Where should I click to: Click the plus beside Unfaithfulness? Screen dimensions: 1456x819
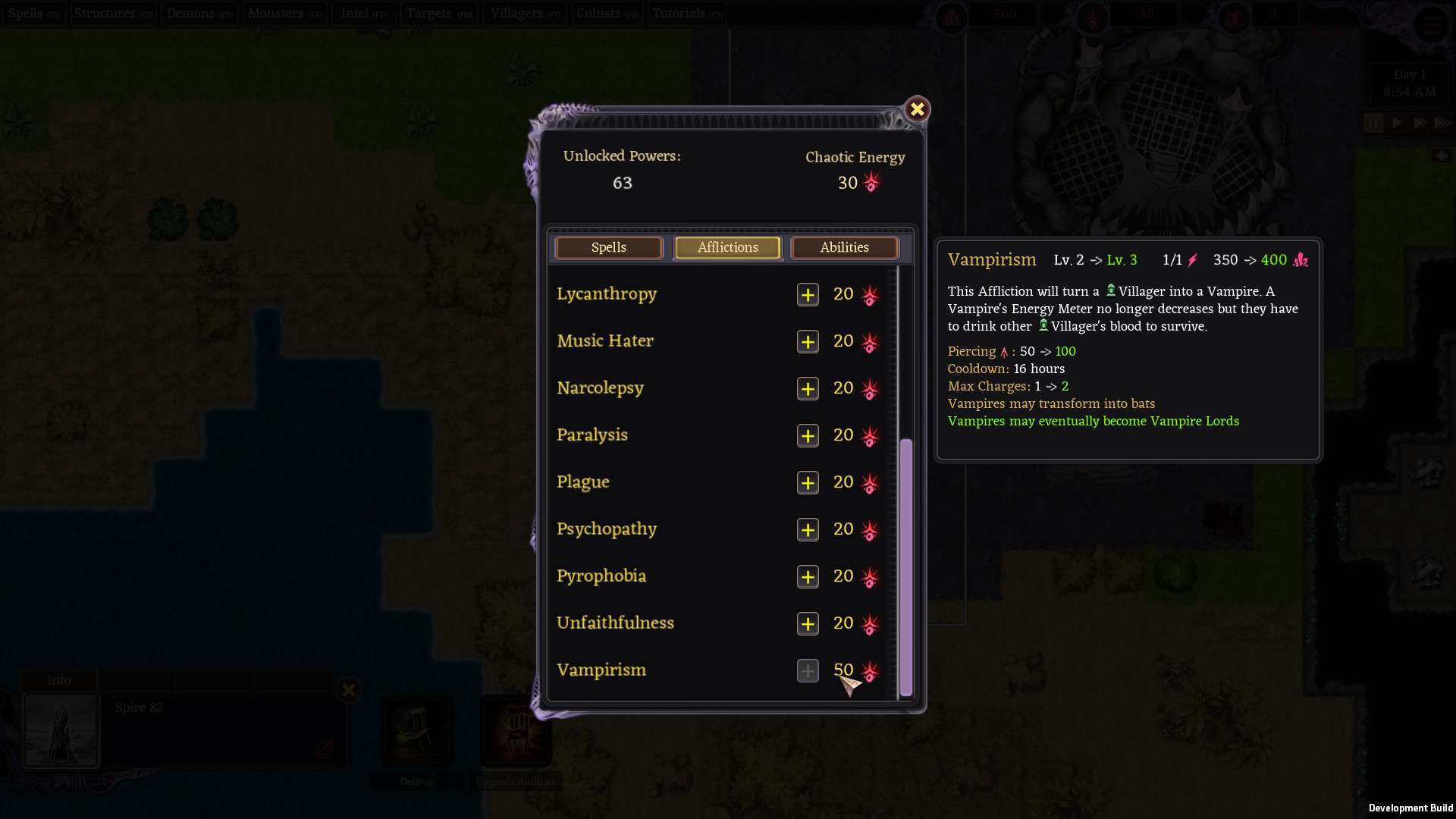(808, 624)
